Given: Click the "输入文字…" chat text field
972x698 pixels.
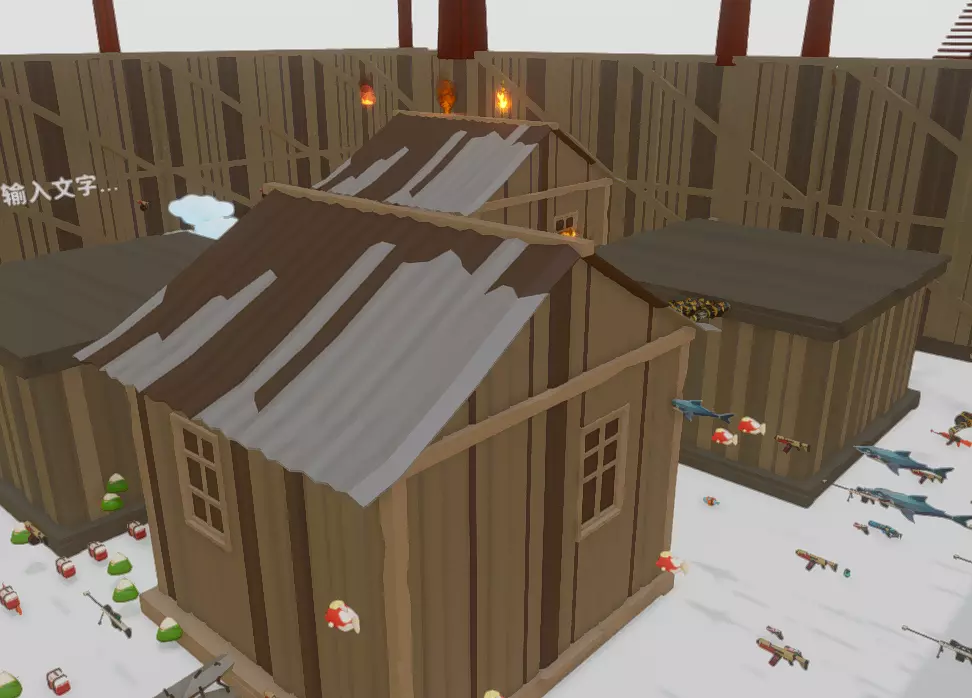Looking at the screenshot, I should click(x=60, y=190).
